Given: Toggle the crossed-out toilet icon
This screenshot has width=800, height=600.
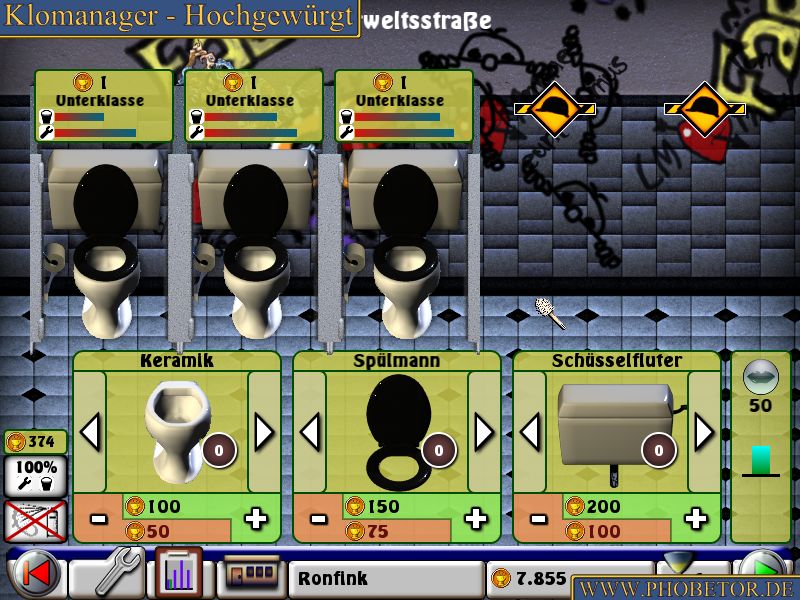Looking at the screenshot, I should [x=36, y=521].
